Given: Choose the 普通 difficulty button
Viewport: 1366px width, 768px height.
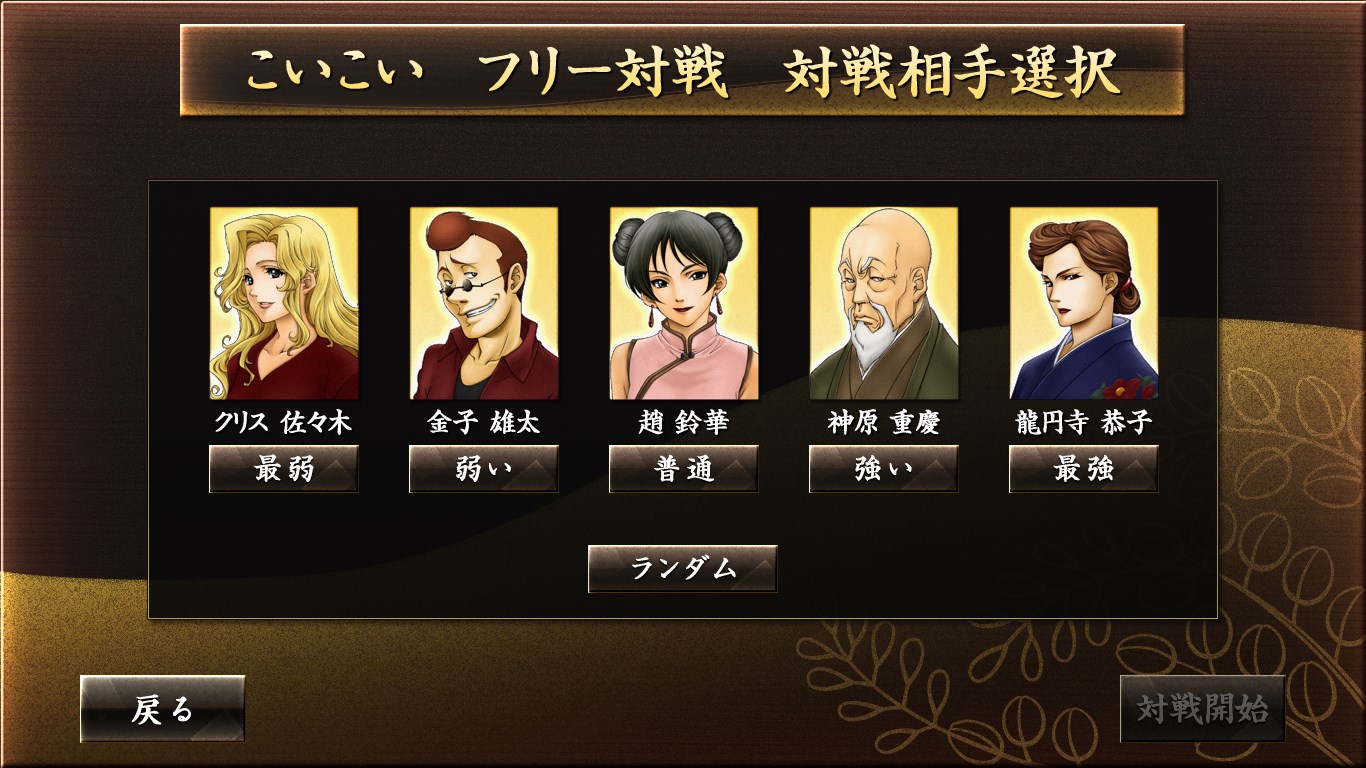Looking at the screenshot, I should coord(684,469).
